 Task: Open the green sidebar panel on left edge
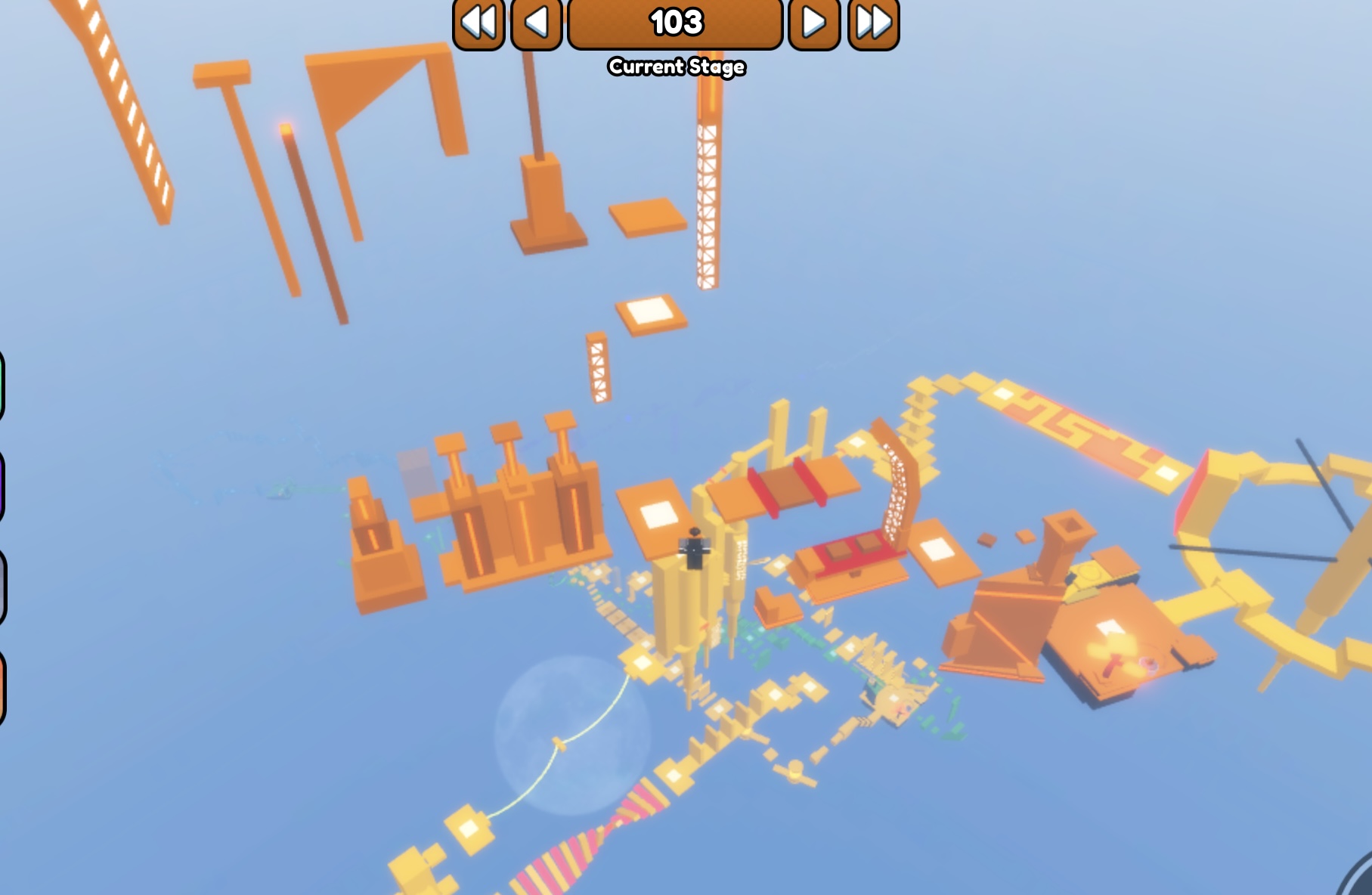click(x=3, y=382)
